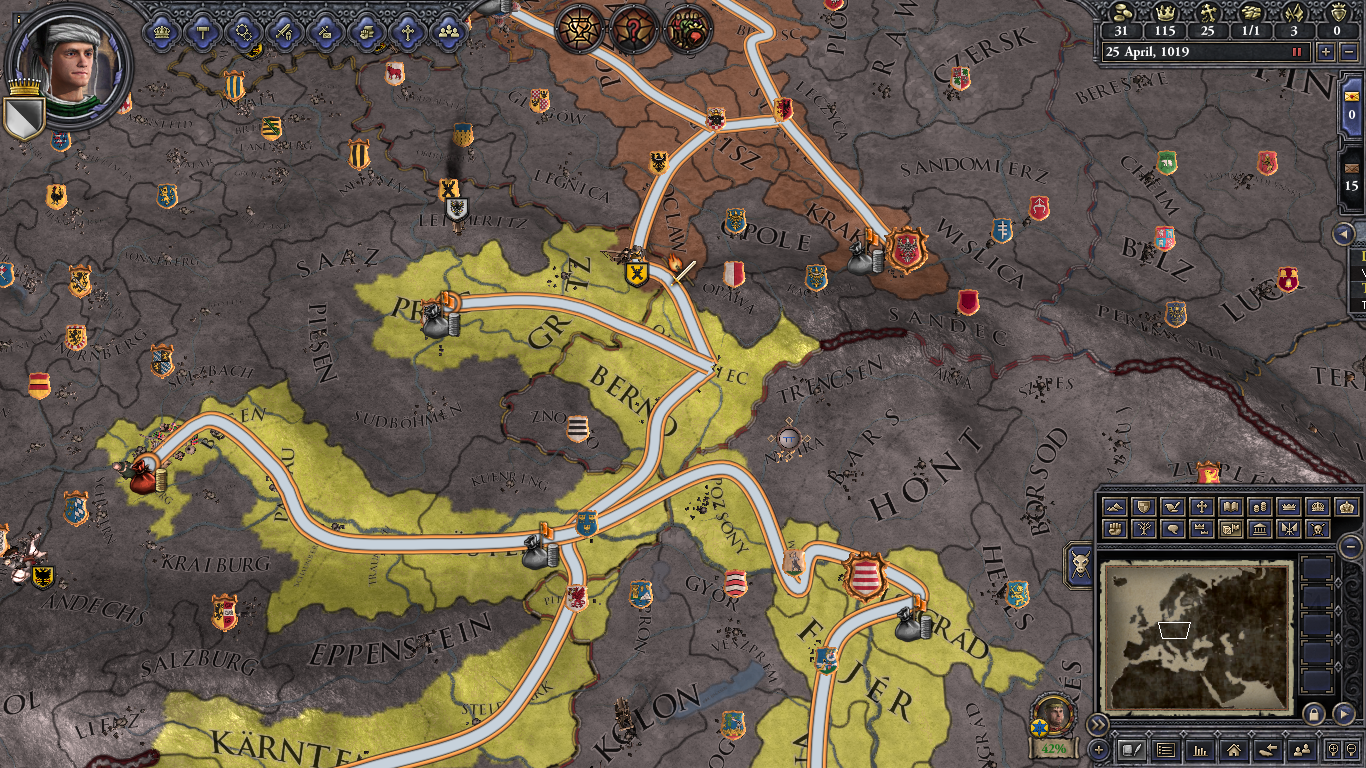The height and width of the screenshot is (768, 1366).
Task: Collapse the minimap panel with its arrow button
Action: tap(1343, 714)
